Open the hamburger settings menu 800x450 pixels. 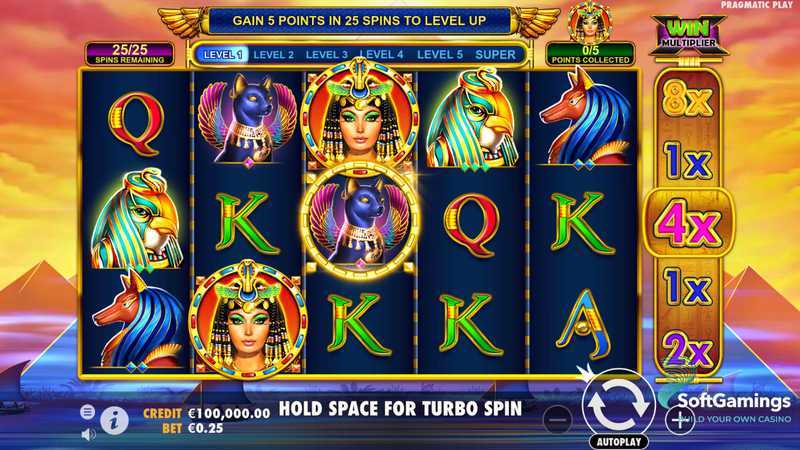coord(88,411)
